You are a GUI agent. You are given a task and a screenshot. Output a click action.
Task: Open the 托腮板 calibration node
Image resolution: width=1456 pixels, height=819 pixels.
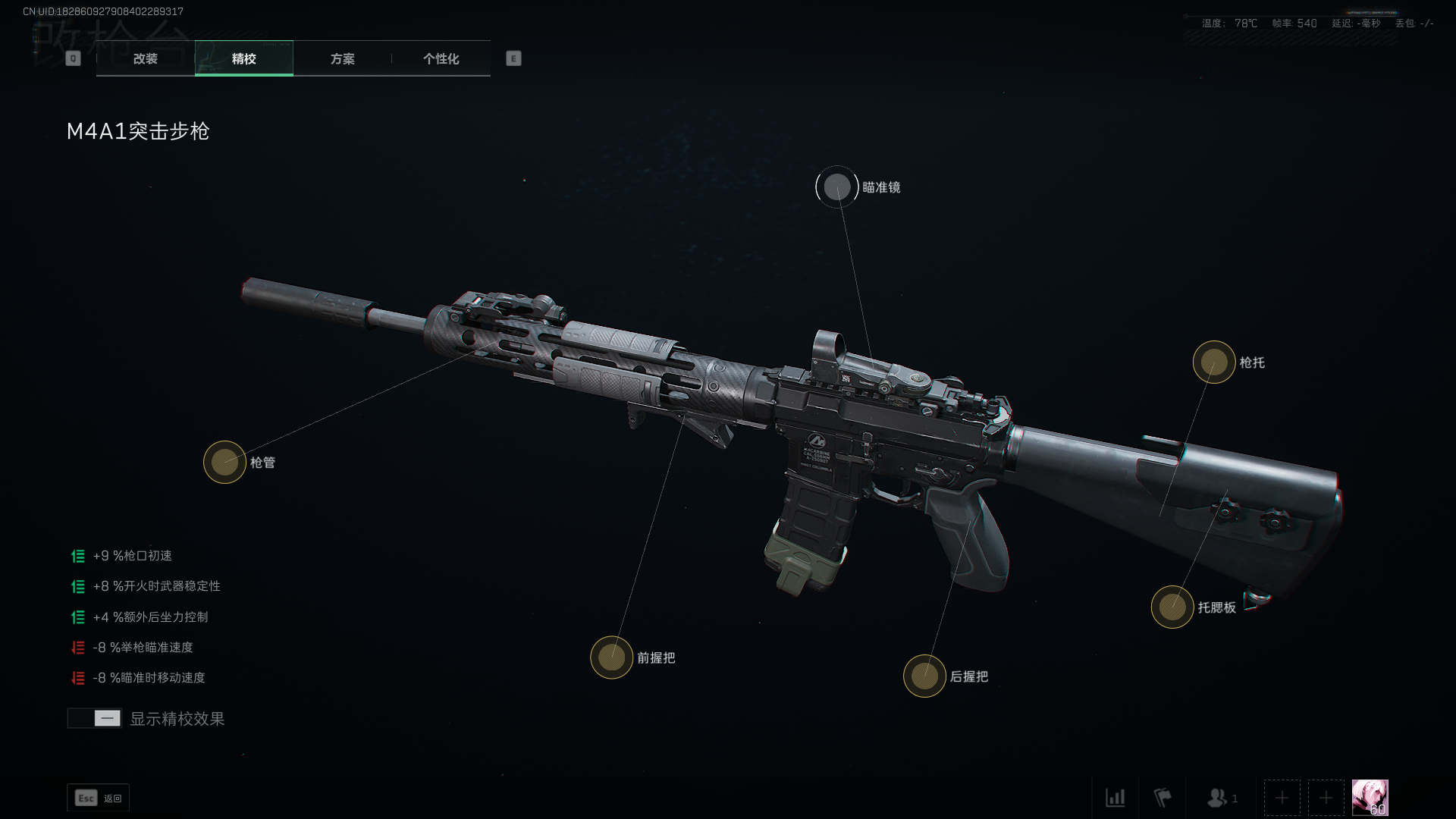(1172, 607)
